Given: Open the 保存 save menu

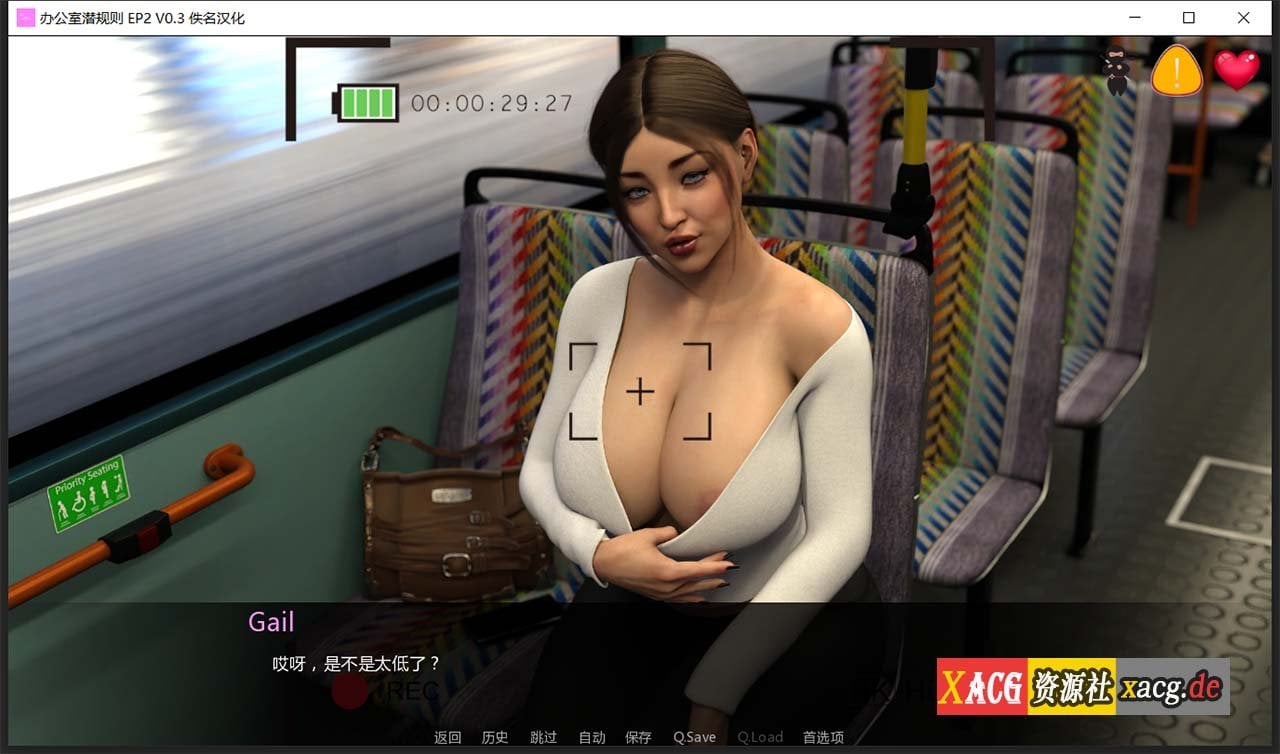Looking at the screenshot, I should 638,737.
